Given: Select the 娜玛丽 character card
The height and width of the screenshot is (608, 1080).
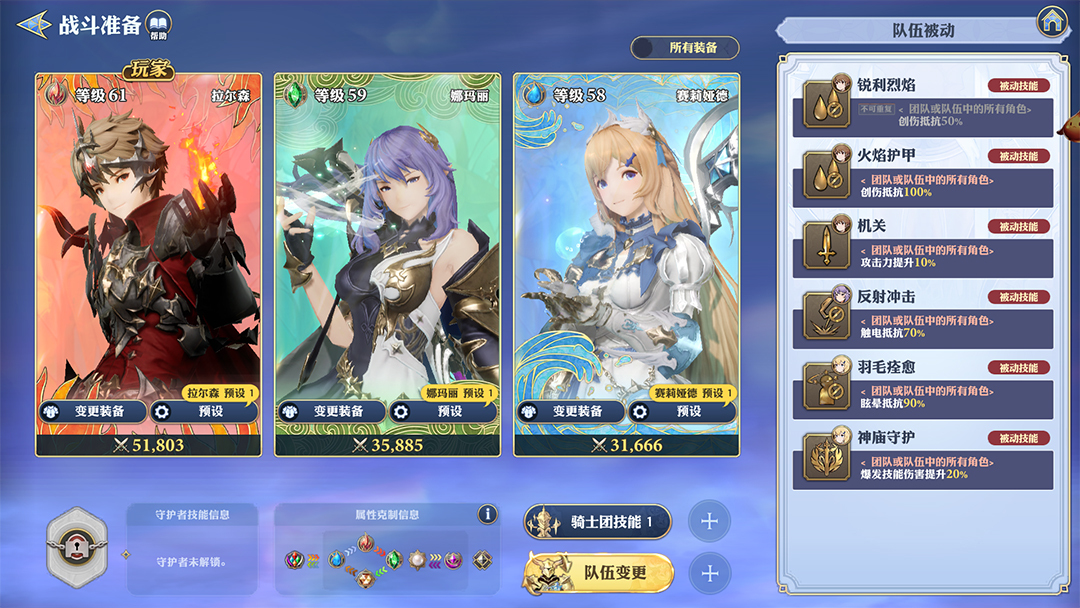Looking at the screenshot, I should [x=387, y=250].
